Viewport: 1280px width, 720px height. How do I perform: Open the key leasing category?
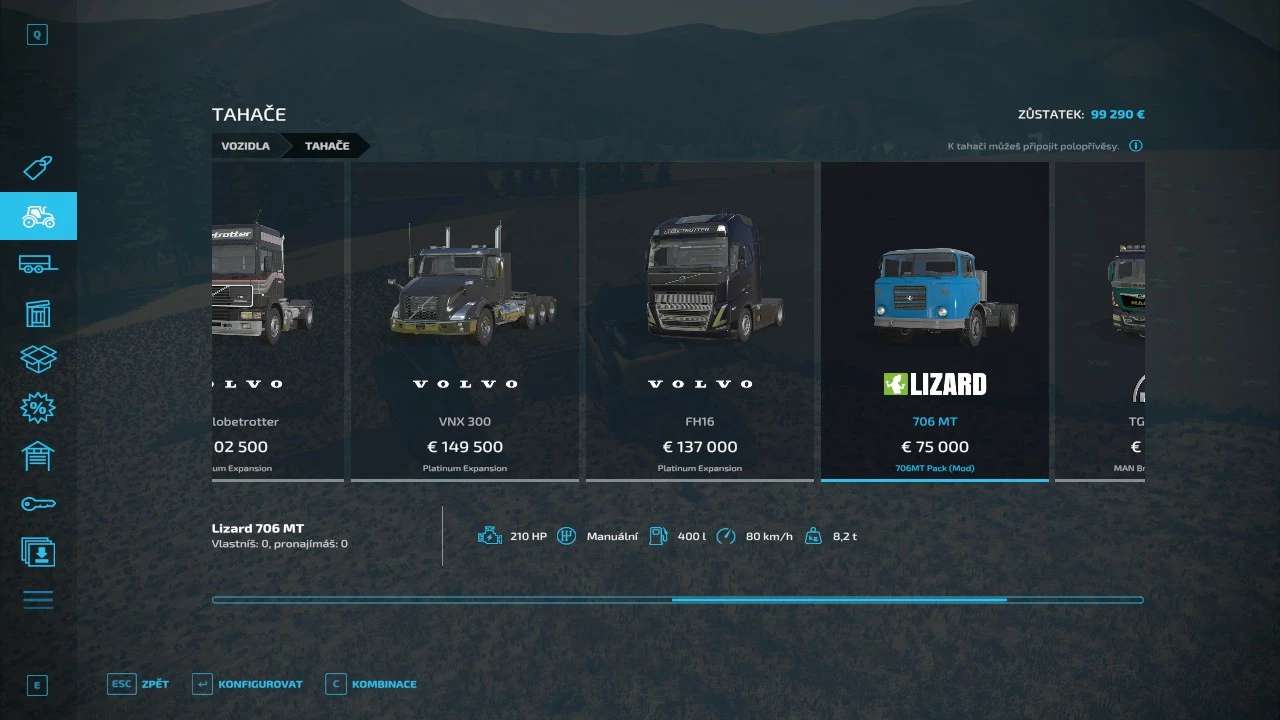[38, 503]
